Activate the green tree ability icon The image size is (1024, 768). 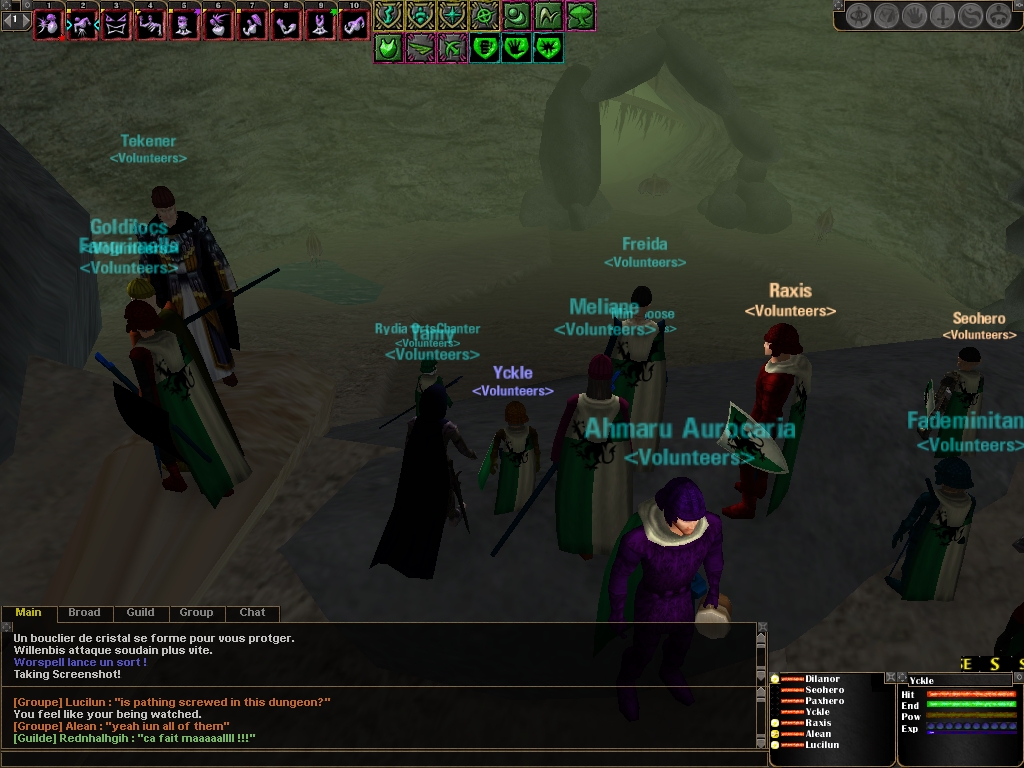pyautogui.click(x=581, y=16)
